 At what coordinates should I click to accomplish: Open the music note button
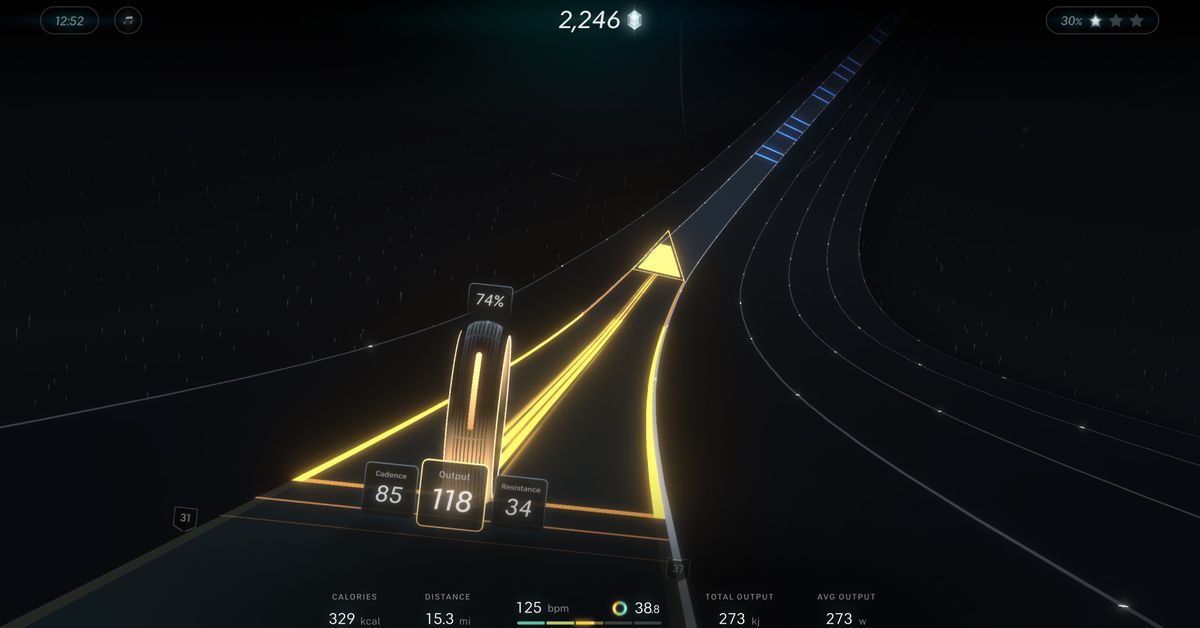[x=128, y=21]
